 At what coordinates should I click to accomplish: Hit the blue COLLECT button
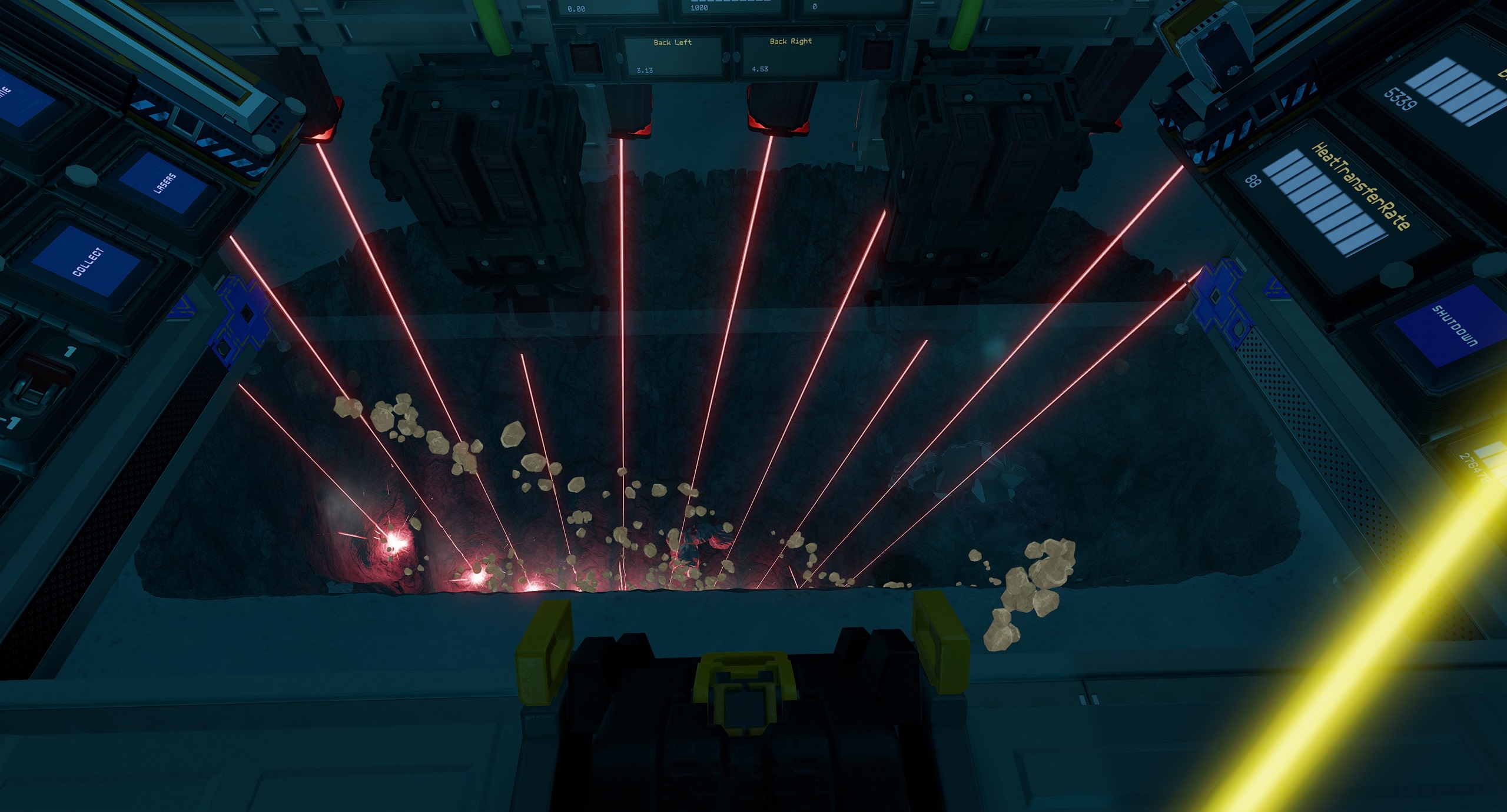pyautogui.click(x=88, y=262)
